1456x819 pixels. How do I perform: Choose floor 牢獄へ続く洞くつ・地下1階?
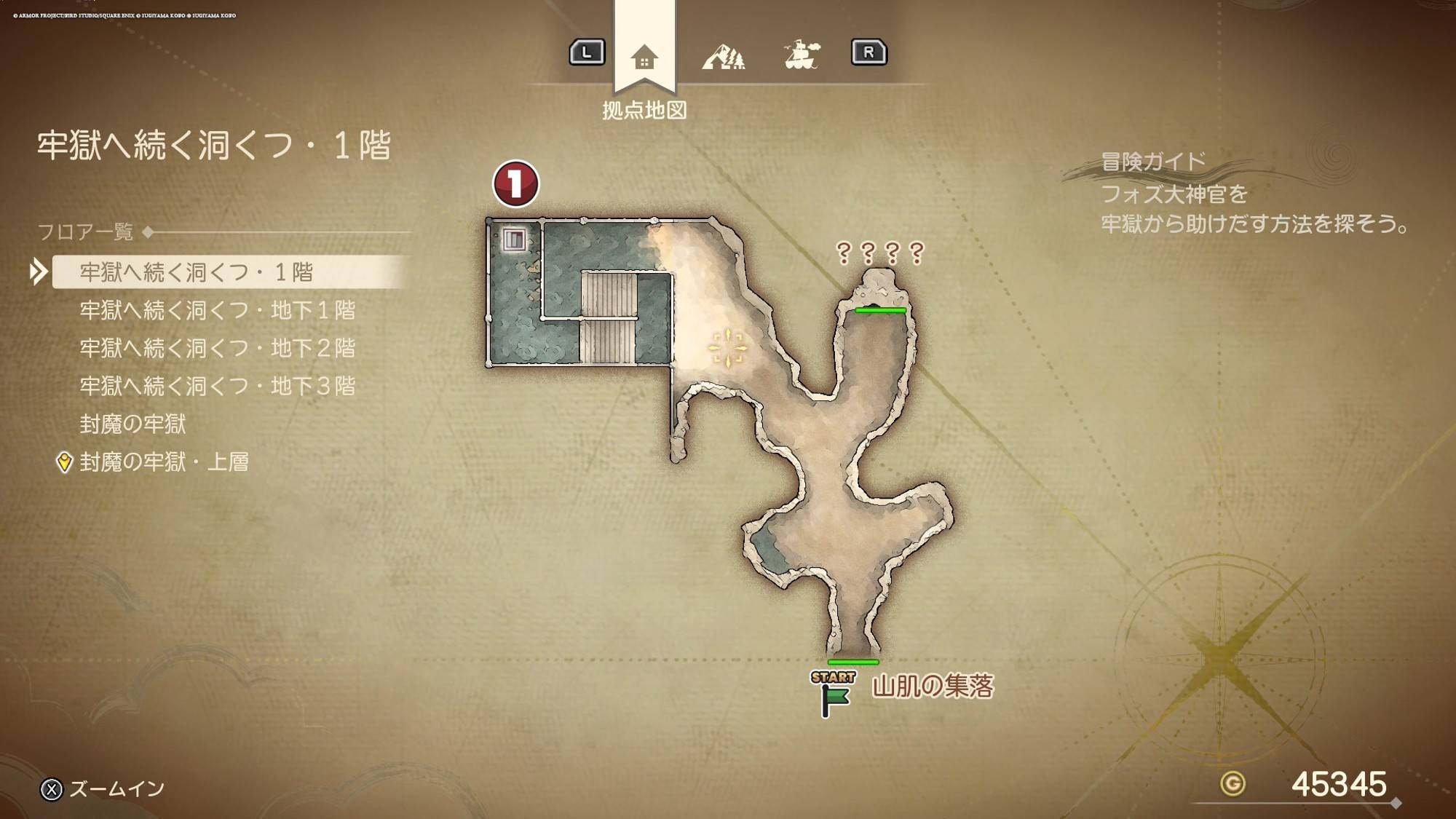point(217,310)
